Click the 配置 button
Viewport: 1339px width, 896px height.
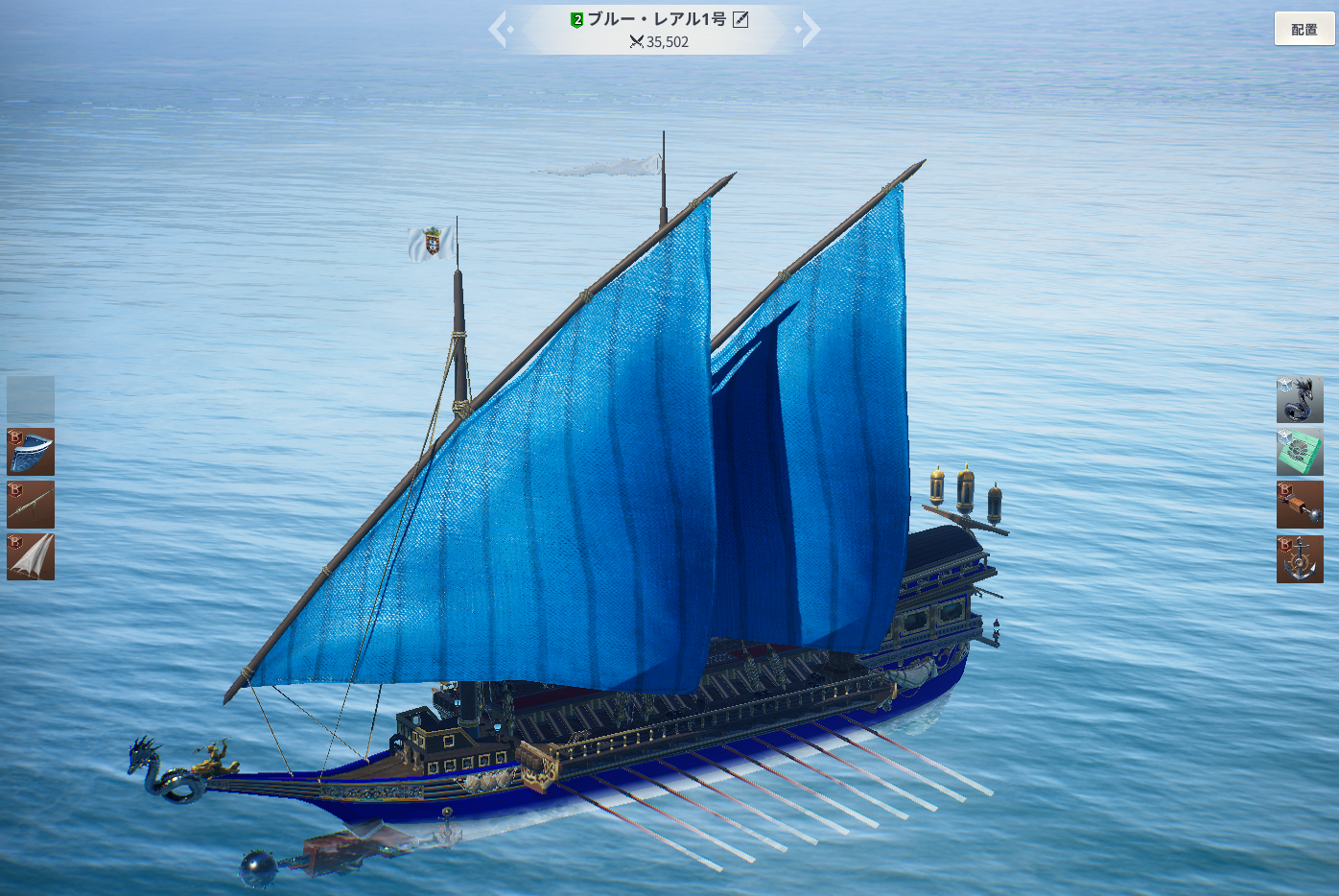[1304, 29]
